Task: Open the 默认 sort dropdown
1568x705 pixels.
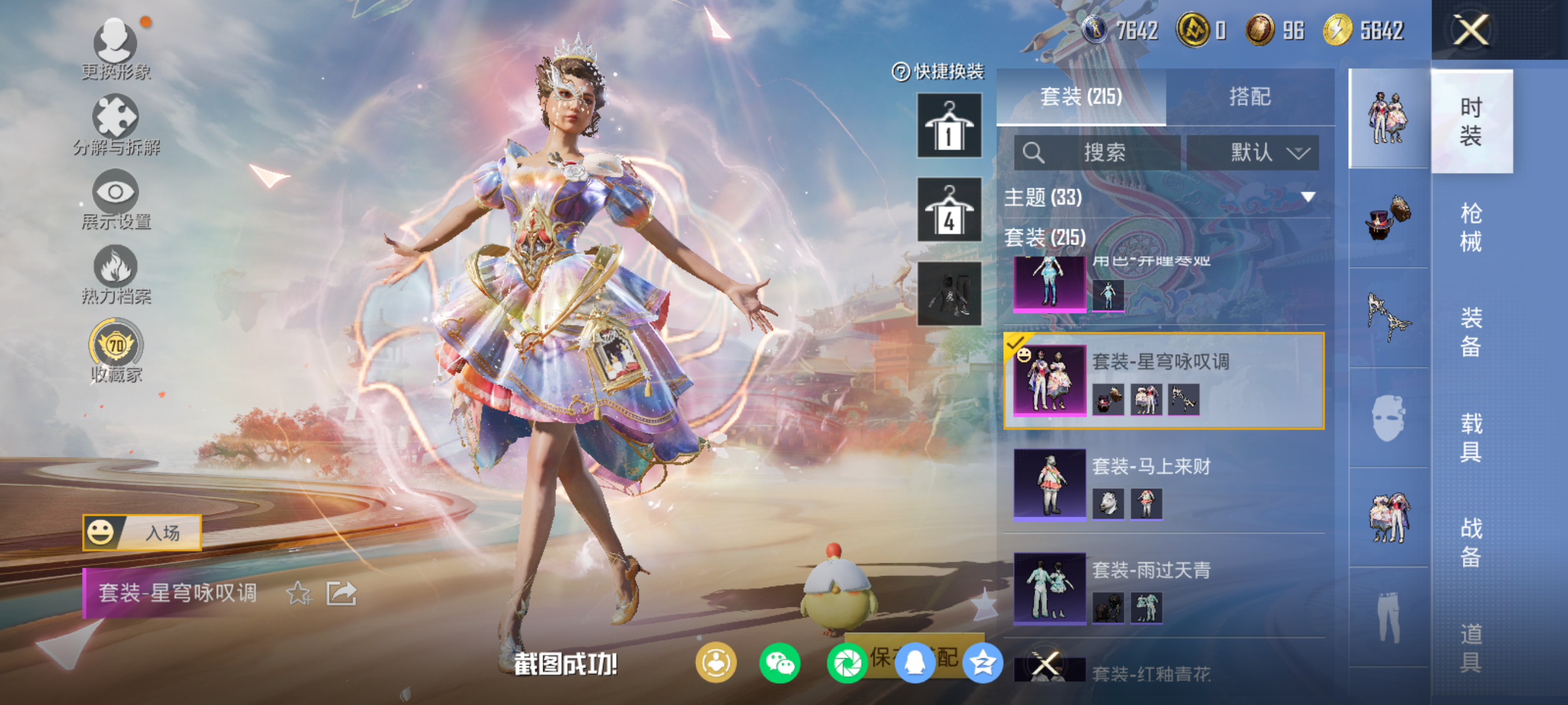Action: [x=1253, y=152]
